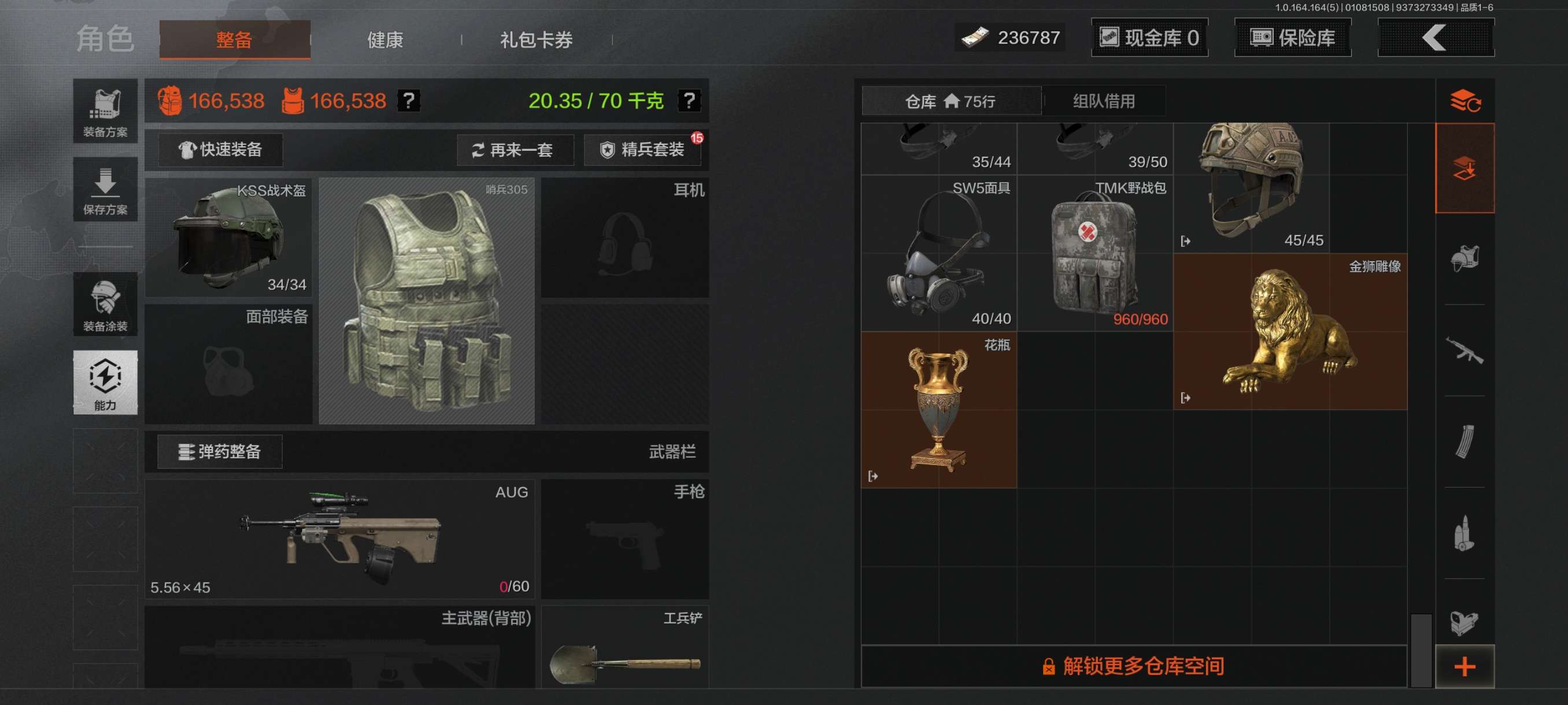The height and width of the screenshot is (705, 1568).
Task: Select the 花瓶 vase in the warehouse
Action: [x=938, y=409]
